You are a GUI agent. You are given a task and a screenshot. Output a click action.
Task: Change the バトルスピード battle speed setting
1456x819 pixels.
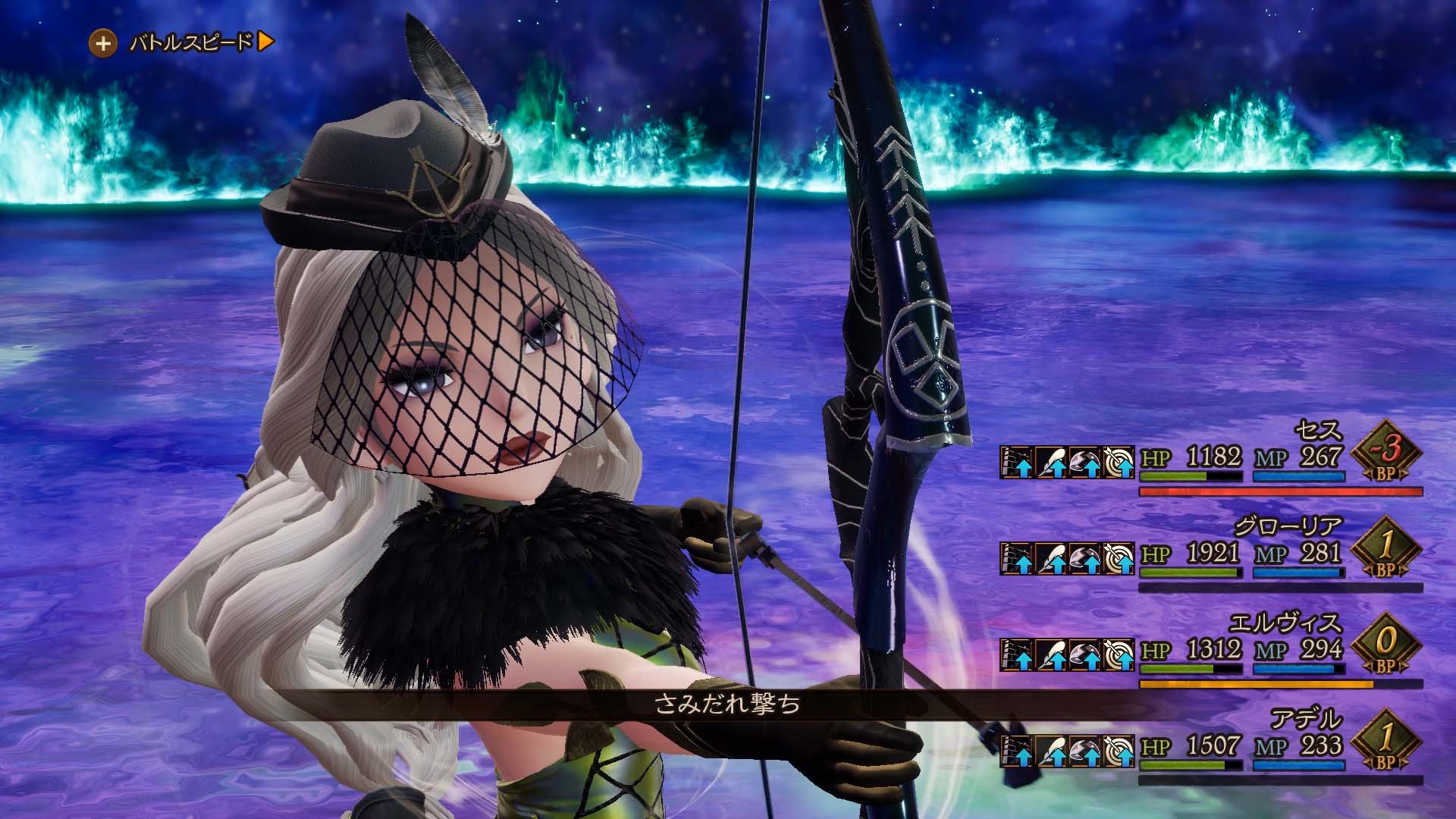pyautogui.click(x=182, y=43)
